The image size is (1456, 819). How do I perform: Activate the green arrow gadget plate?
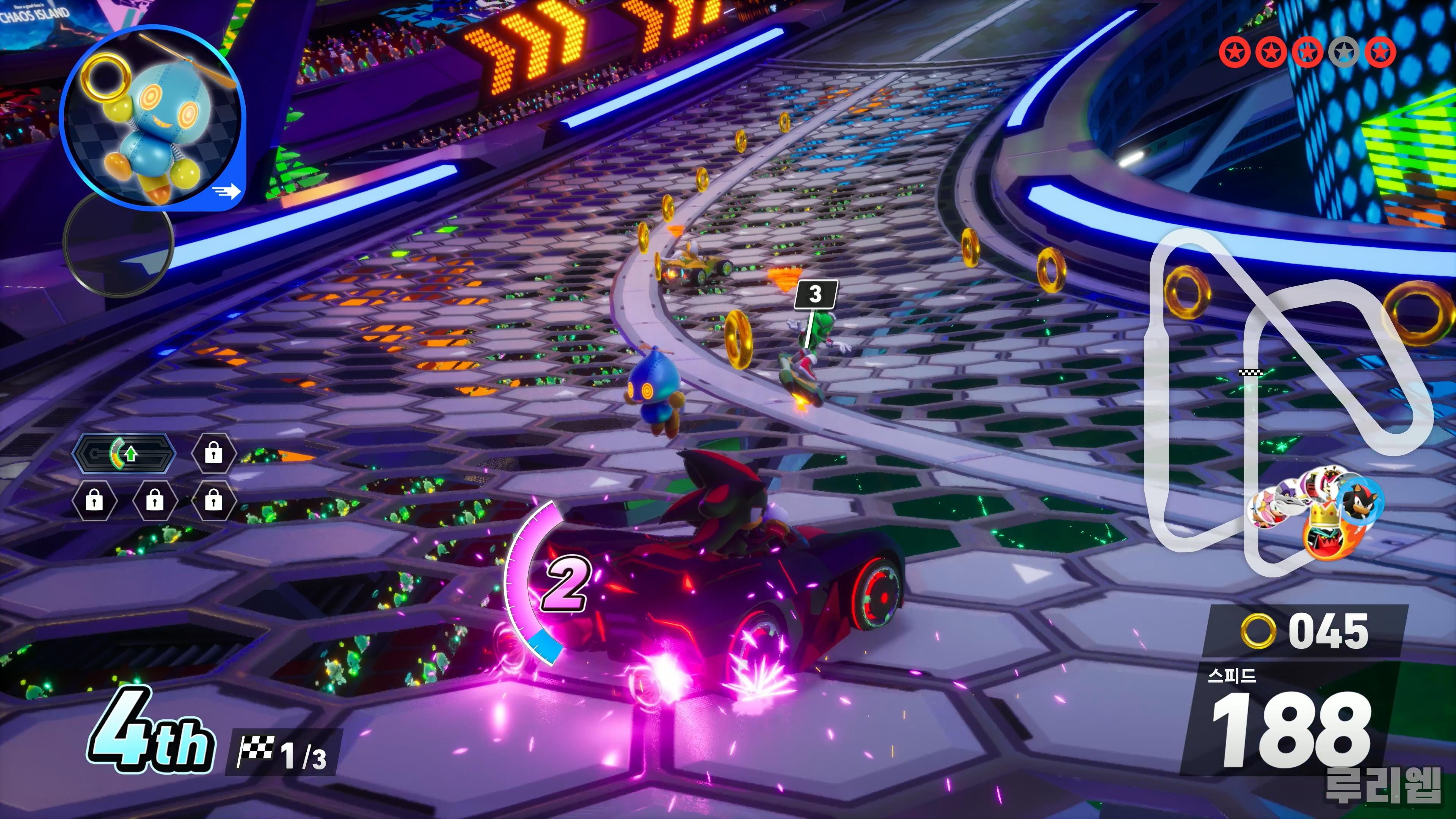pos(124,453)
